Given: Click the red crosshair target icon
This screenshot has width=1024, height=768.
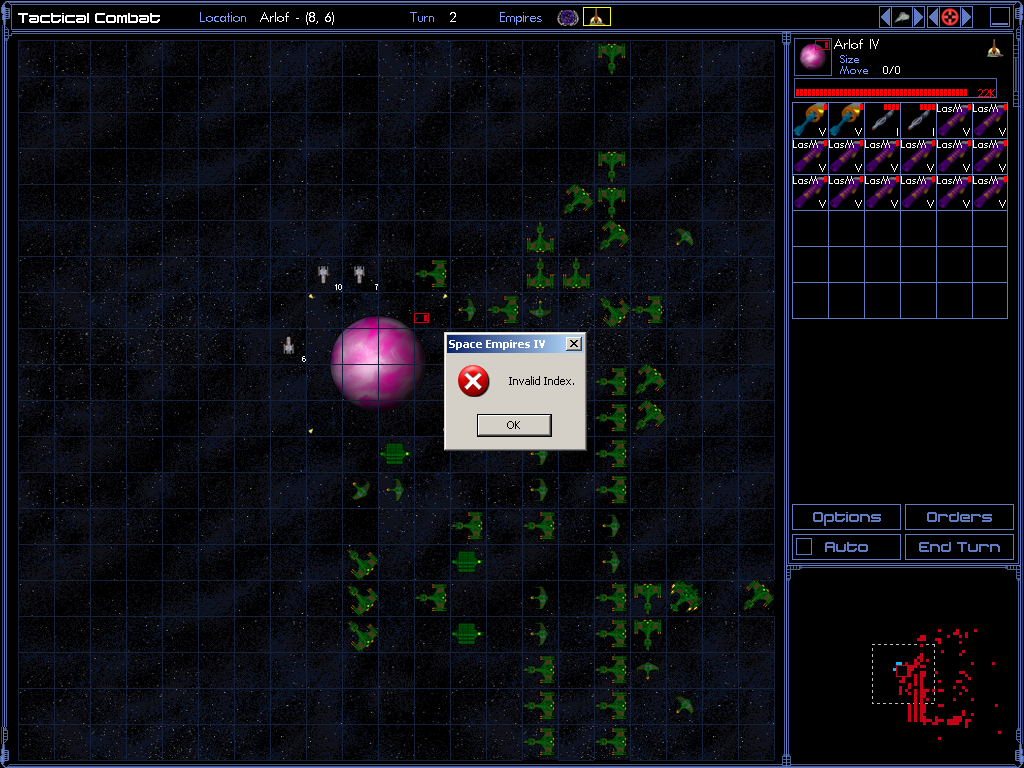Looking at the screenshot, I should [x=950, y=17].
